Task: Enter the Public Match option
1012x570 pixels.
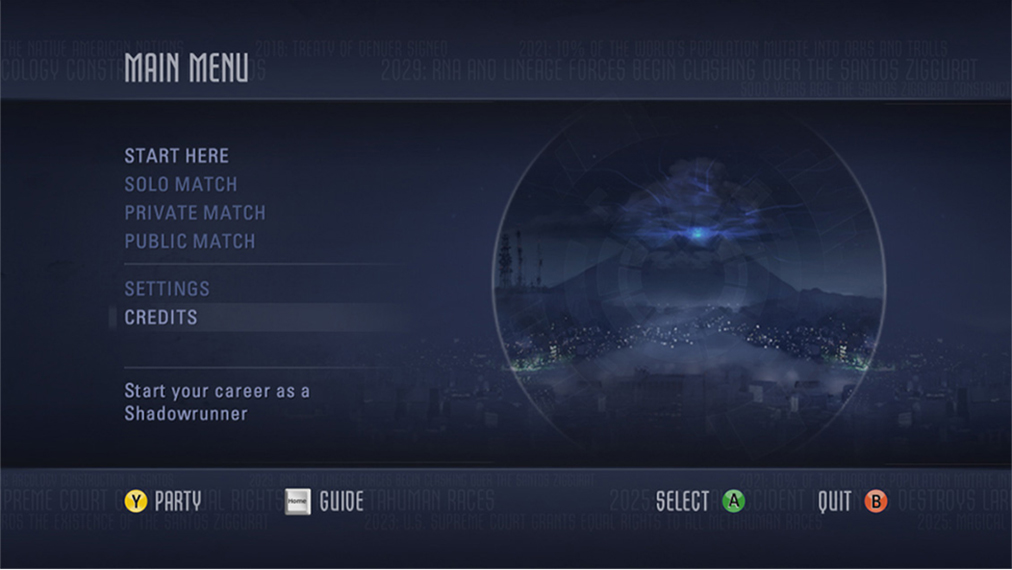Action: click(x=189, y=242)
